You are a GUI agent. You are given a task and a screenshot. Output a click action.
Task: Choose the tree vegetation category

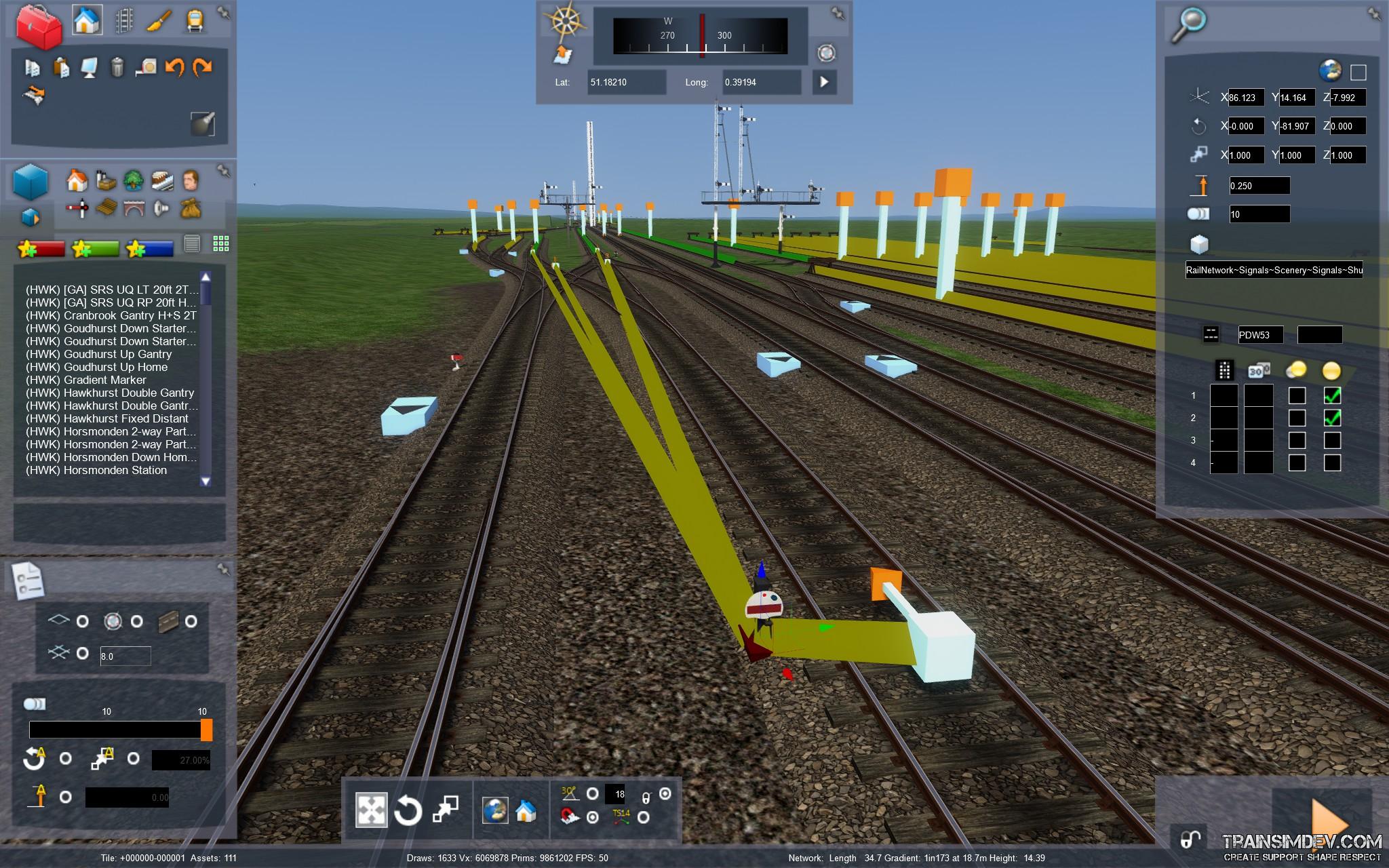[133, 180]
